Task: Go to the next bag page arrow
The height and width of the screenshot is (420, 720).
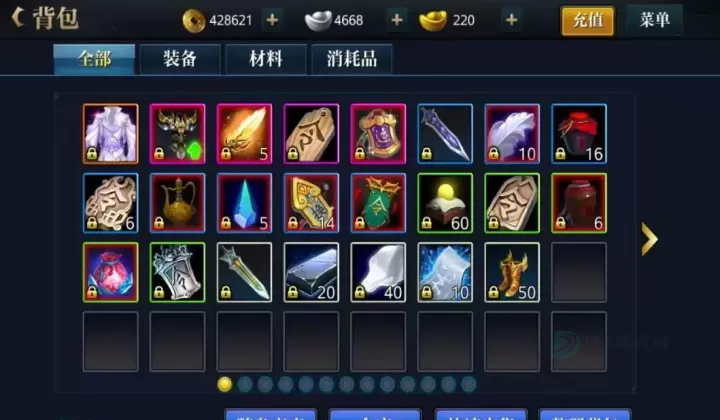Action: [x=649, y=238]
